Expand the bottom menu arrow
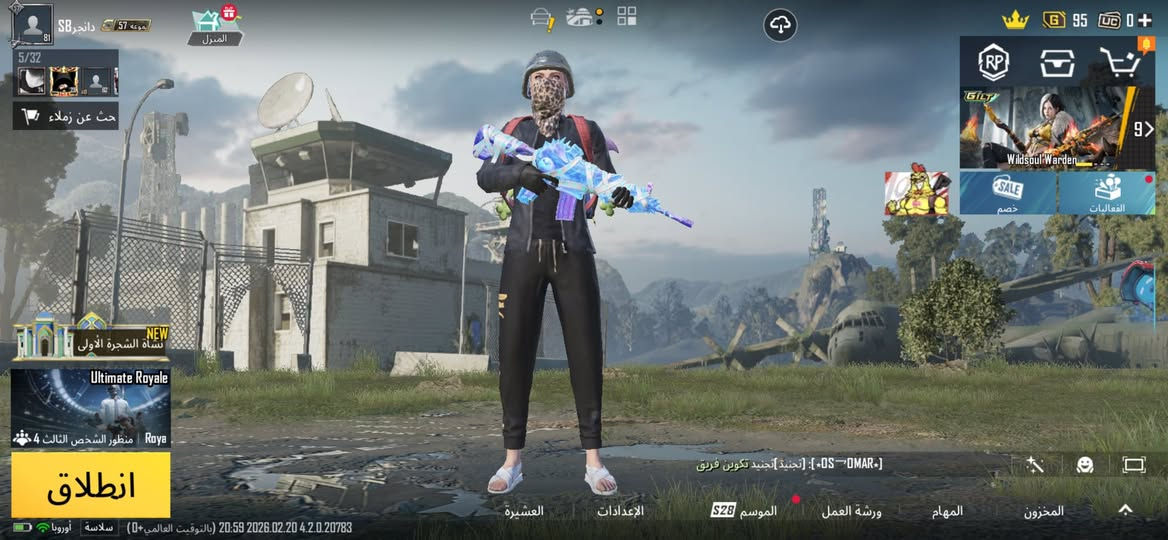1168x540 pixels. click(1125, 510)
